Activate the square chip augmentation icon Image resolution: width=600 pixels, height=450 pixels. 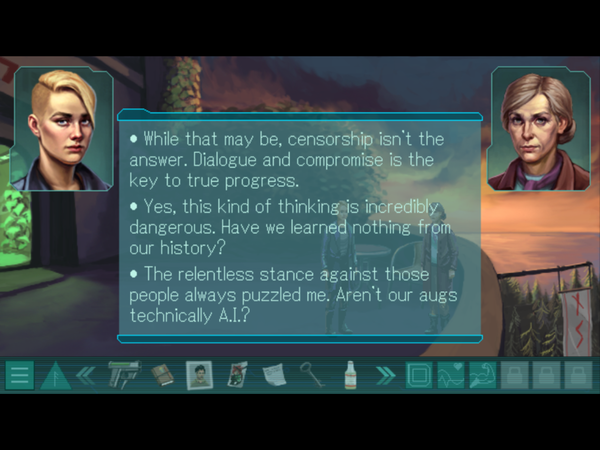[x=419, y=376]
